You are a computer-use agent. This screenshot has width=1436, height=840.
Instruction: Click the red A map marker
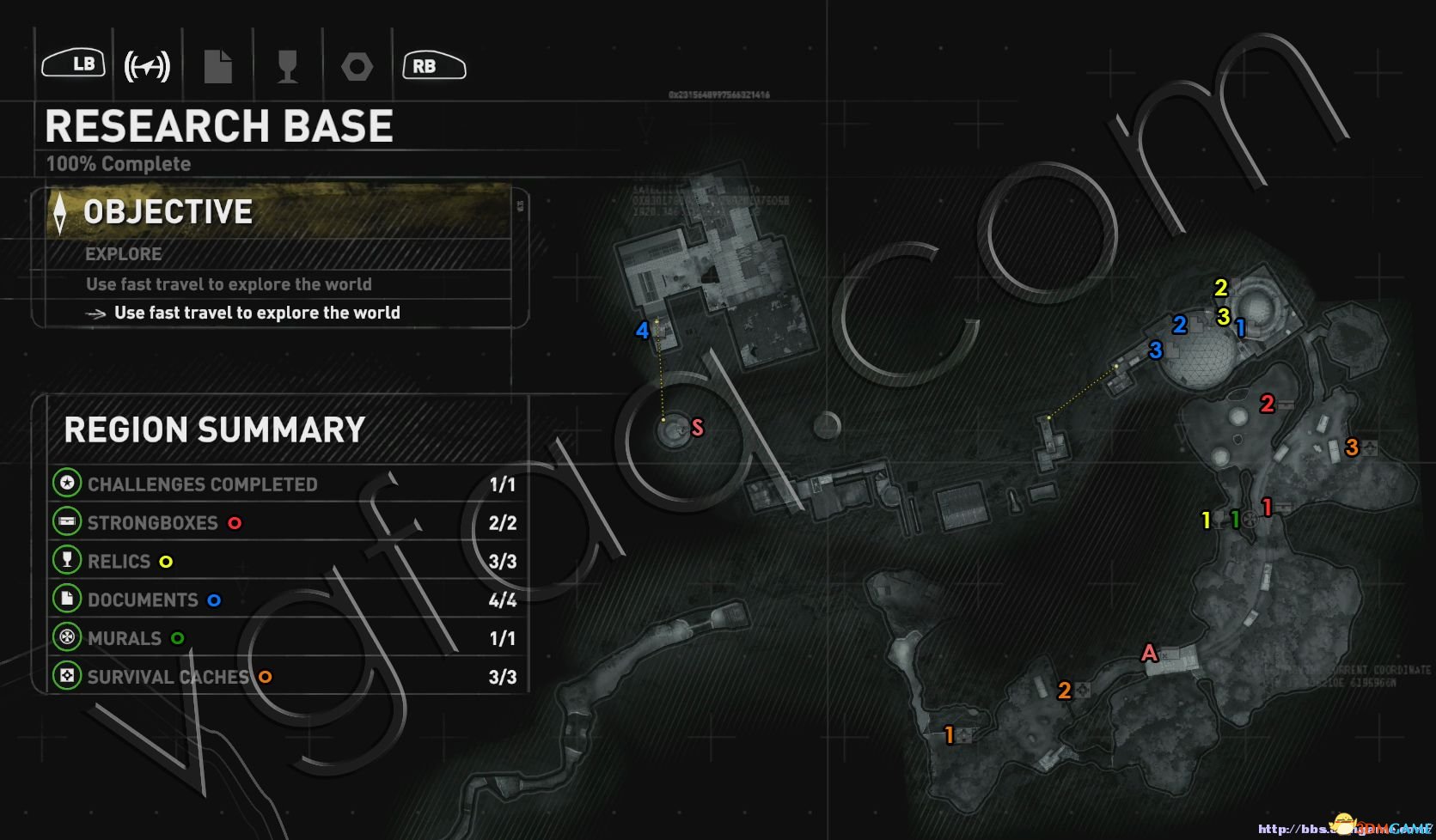(1149, 654)
